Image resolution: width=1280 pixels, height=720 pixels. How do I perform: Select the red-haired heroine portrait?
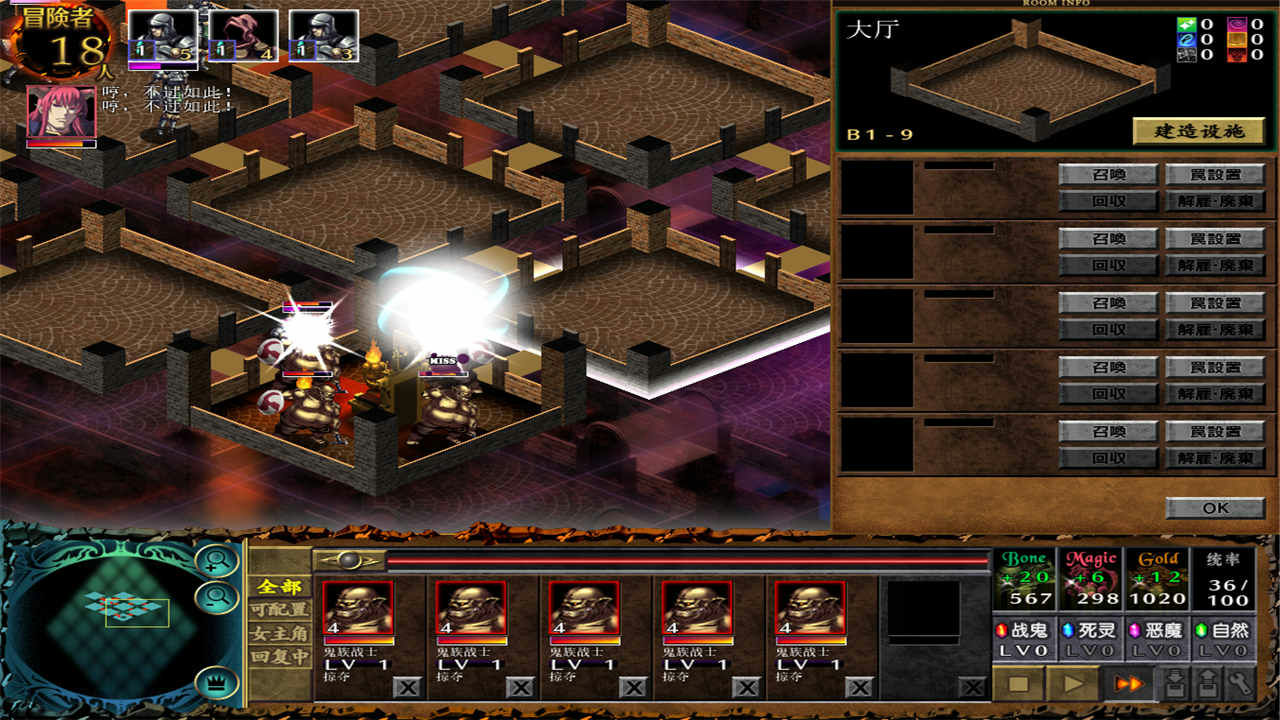pyautogui.click(x=61, y=112)
